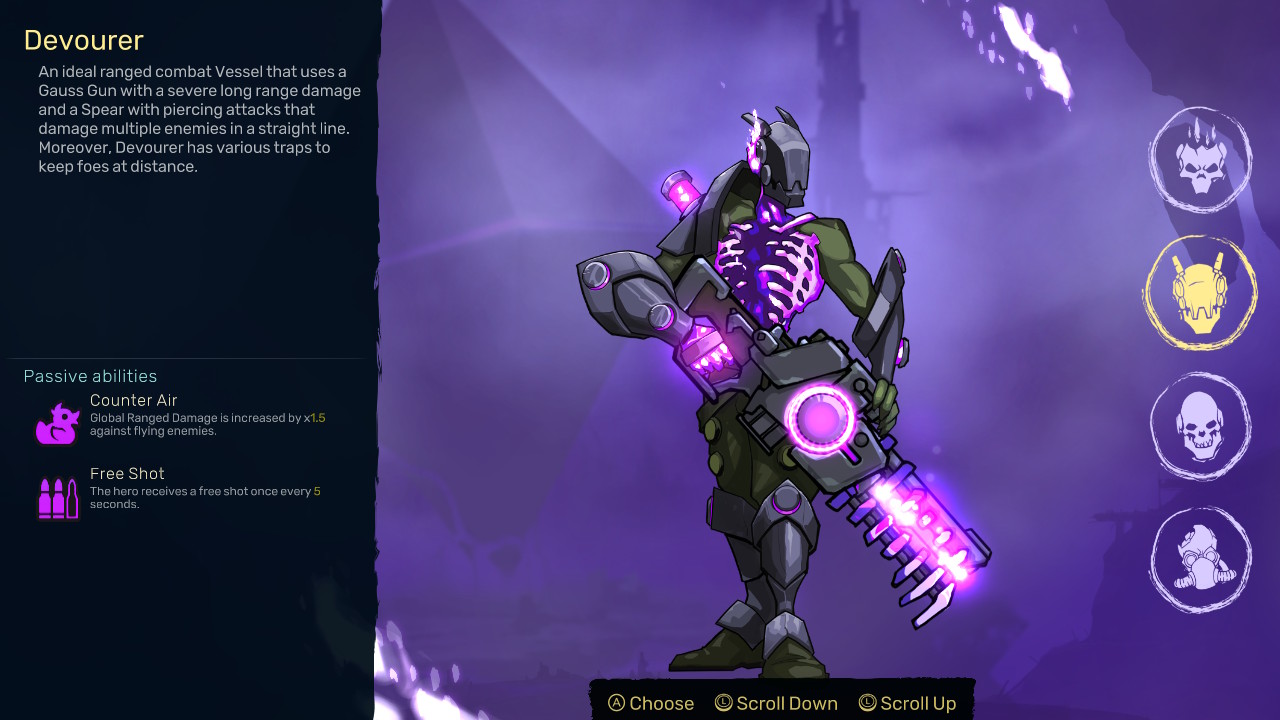The image size is (1280, 720).
Task: Select the gas mask vessel icon
Action: point(1200,560)
